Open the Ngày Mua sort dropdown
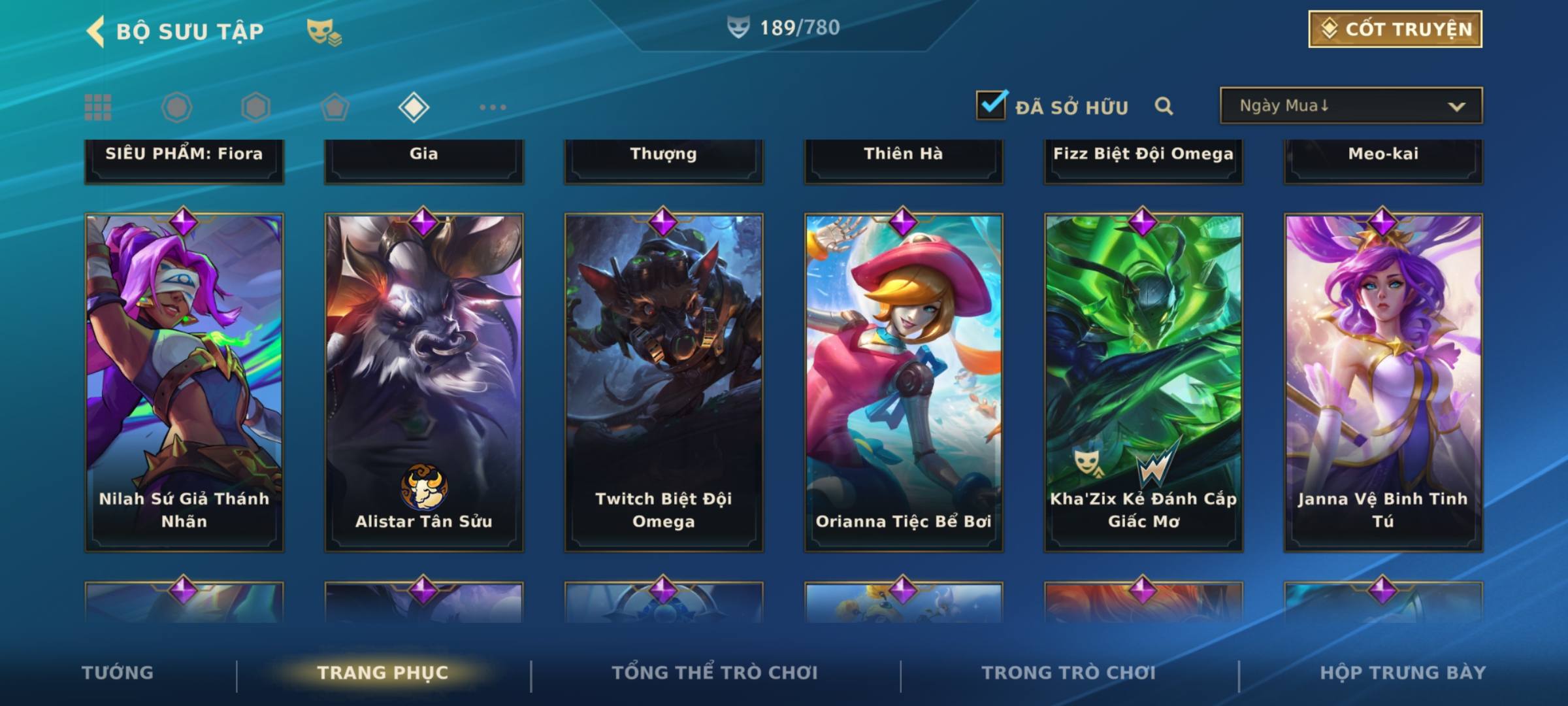 (1350, 106)
